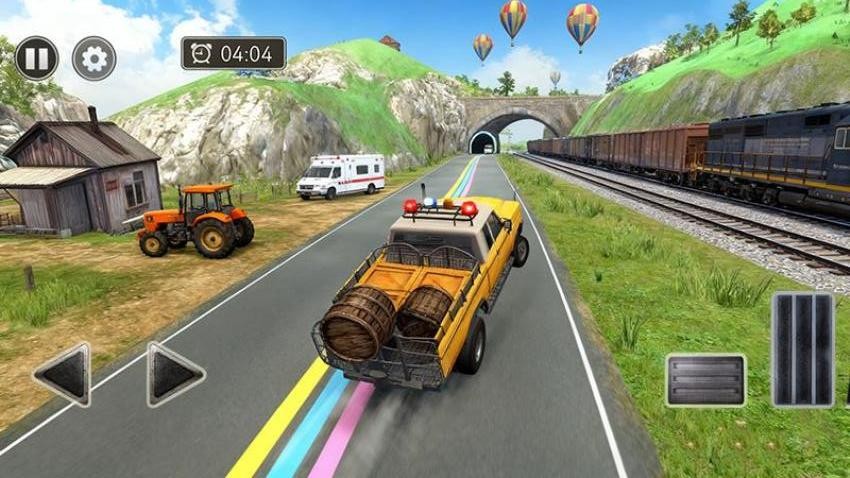Tap the brake pedal
The height and width of the screenshot is (478, 850).
[x=705, y=380]
